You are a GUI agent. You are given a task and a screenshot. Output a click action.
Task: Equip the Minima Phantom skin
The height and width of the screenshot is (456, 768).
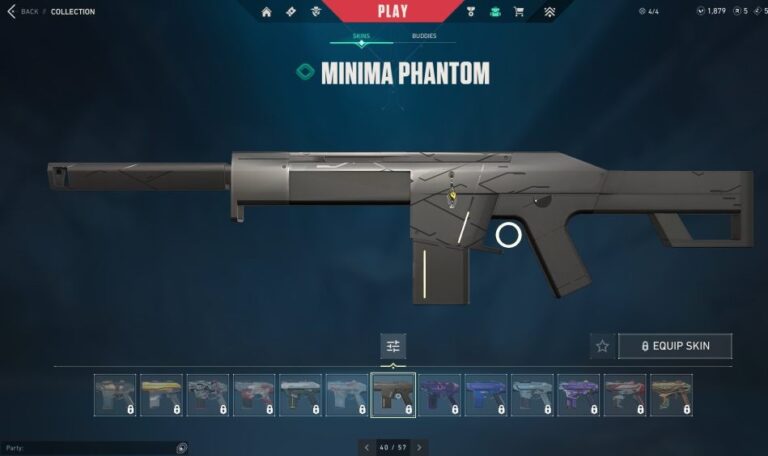675,346
